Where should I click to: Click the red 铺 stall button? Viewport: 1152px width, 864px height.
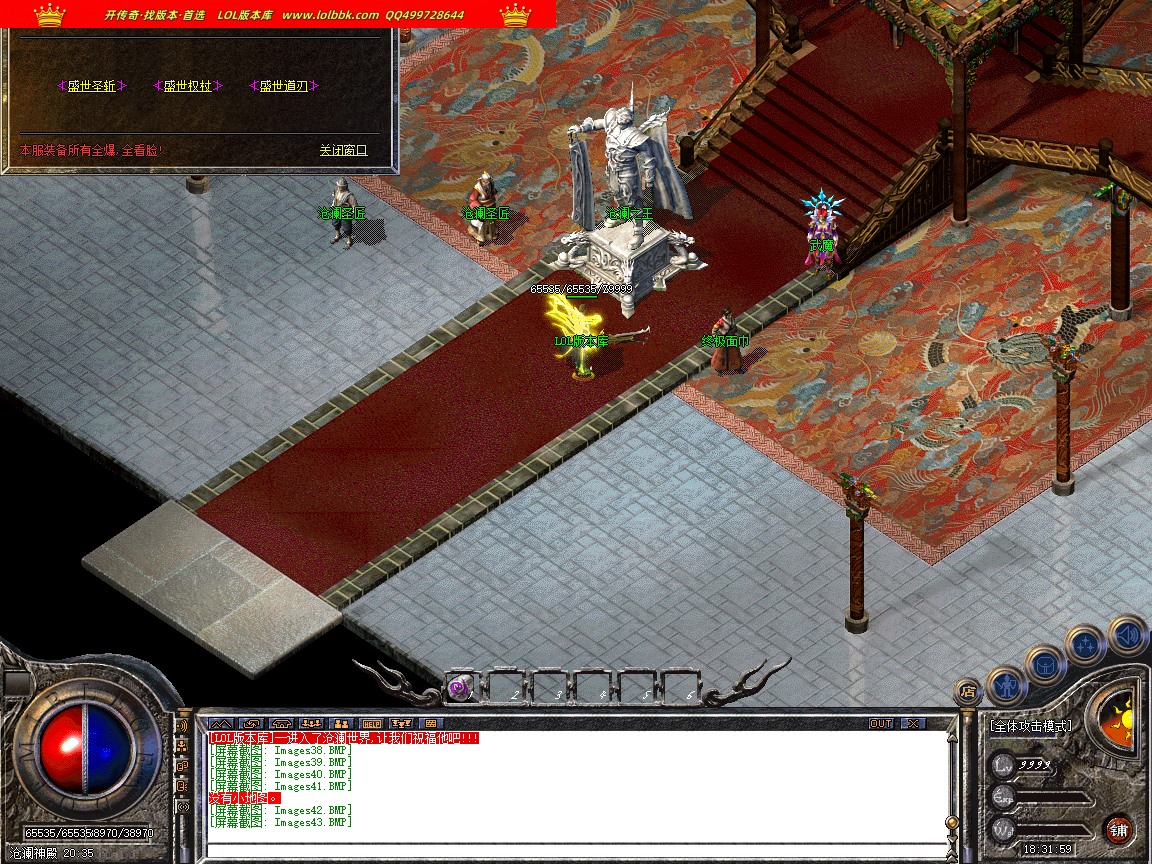[1118, 829]
